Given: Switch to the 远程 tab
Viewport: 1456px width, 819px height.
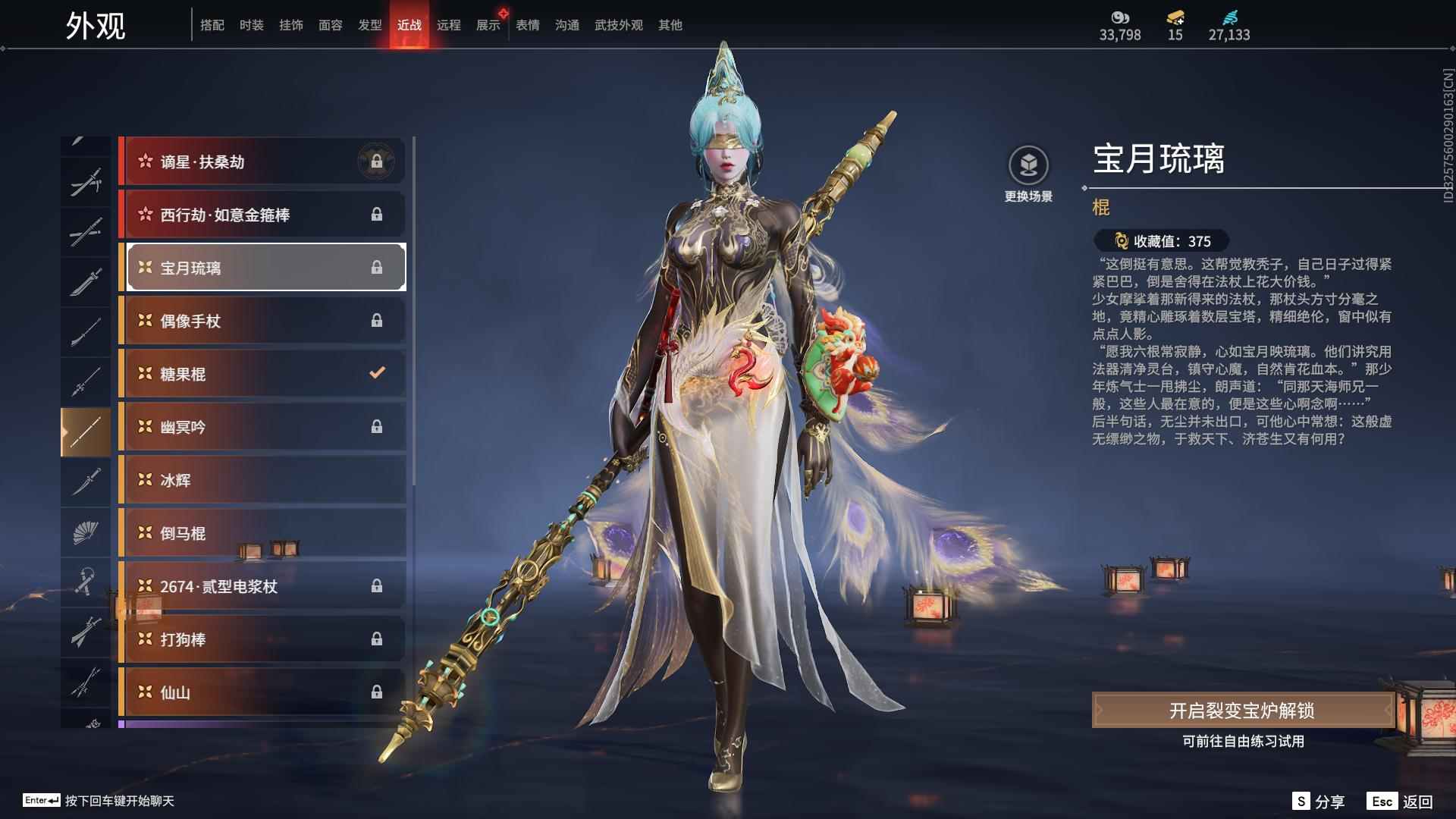Looking at the screenshot, I should [x=450, y=24].
